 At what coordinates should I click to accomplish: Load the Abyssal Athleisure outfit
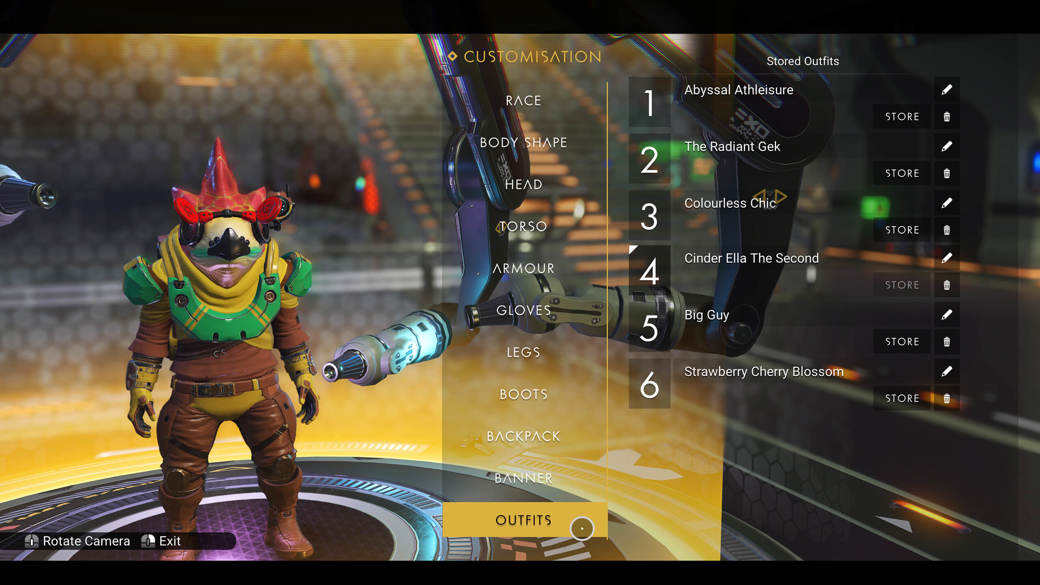click(x=738, y=90)
